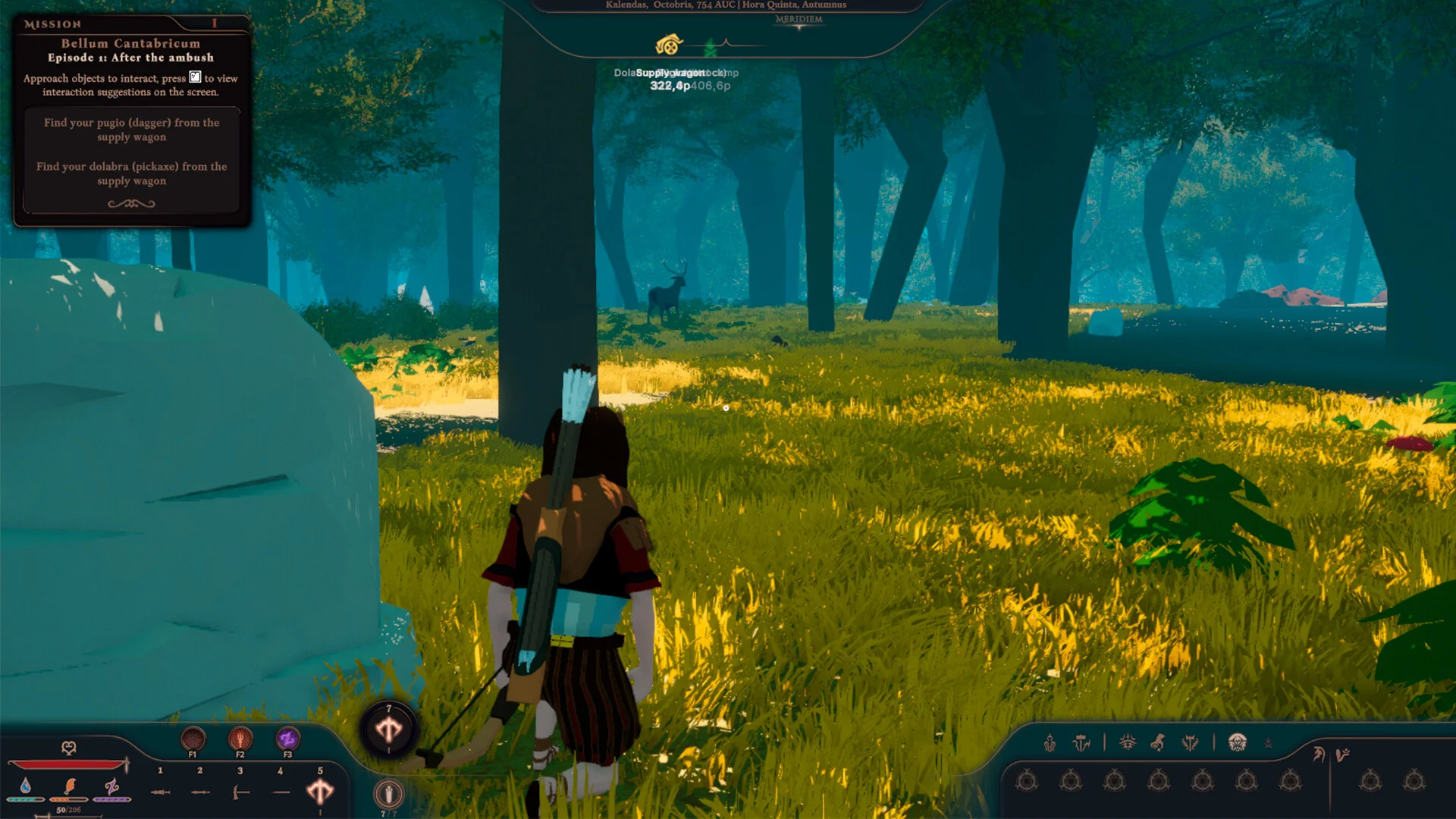
Task: Activate the dark red trident F1 ability
Action: [193, 738]
